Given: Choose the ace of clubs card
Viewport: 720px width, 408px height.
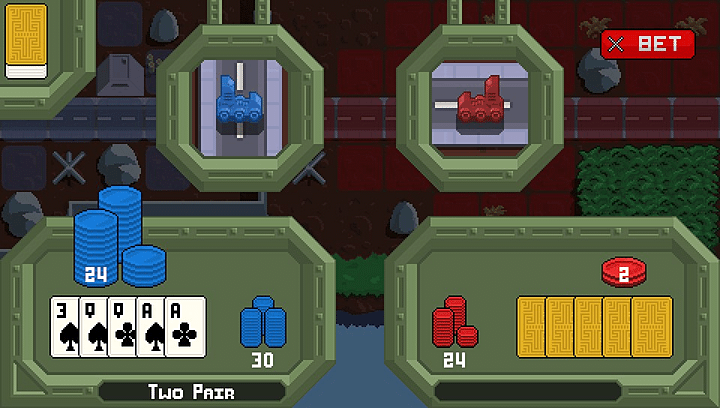Looking at the screenshot, I should [x=184, y=327].
